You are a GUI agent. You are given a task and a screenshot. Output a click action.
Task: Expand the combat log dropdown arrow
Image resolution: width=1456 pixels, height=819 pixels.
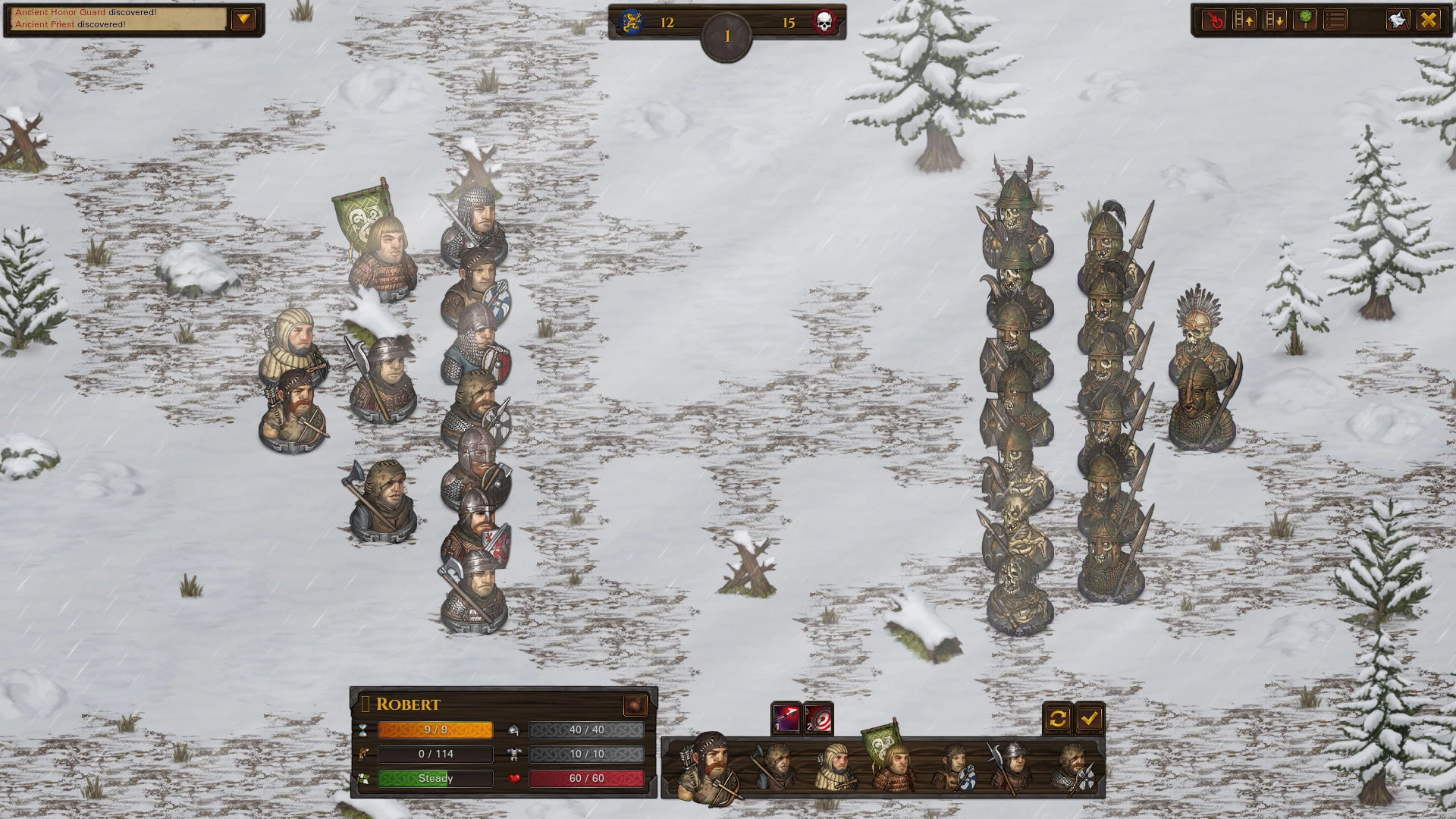[243, 20]
